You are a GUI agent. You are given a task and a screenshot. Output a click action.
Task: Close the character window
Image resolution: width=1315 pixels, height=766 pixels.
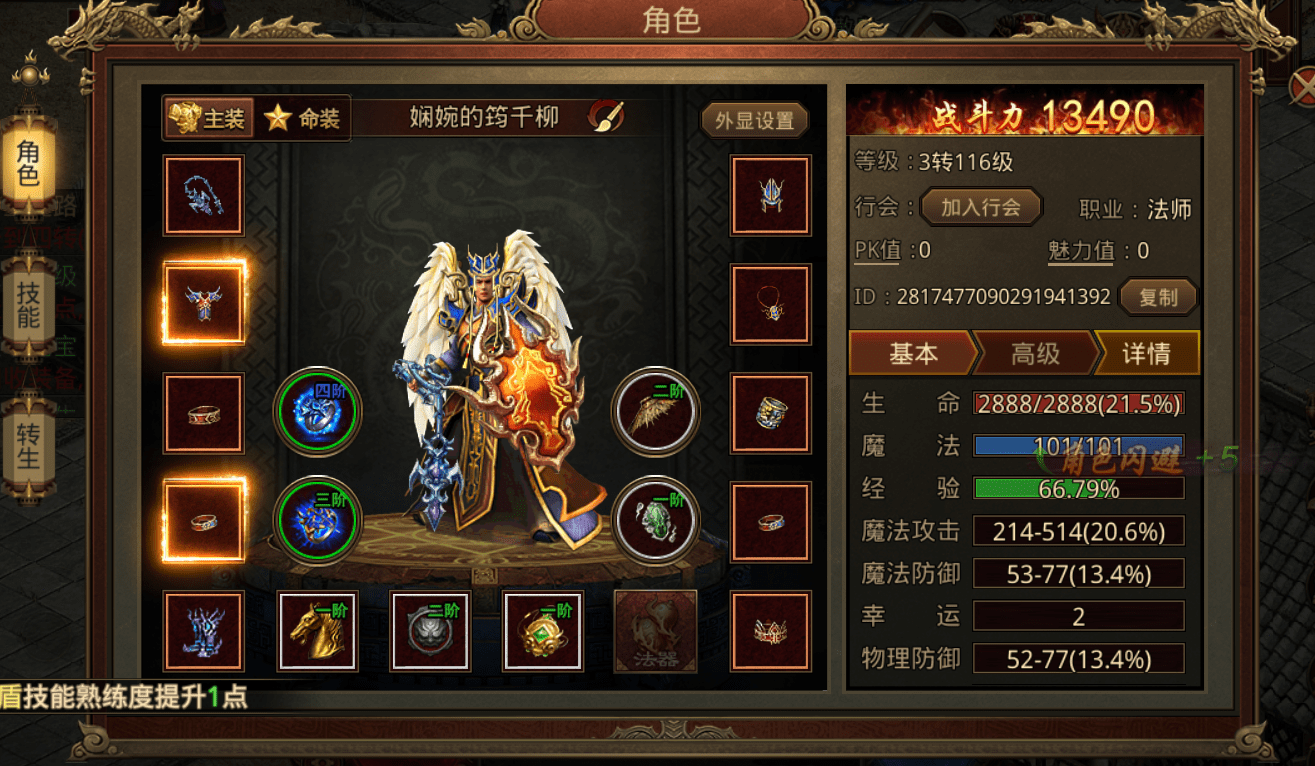(x=1302, y=88)
